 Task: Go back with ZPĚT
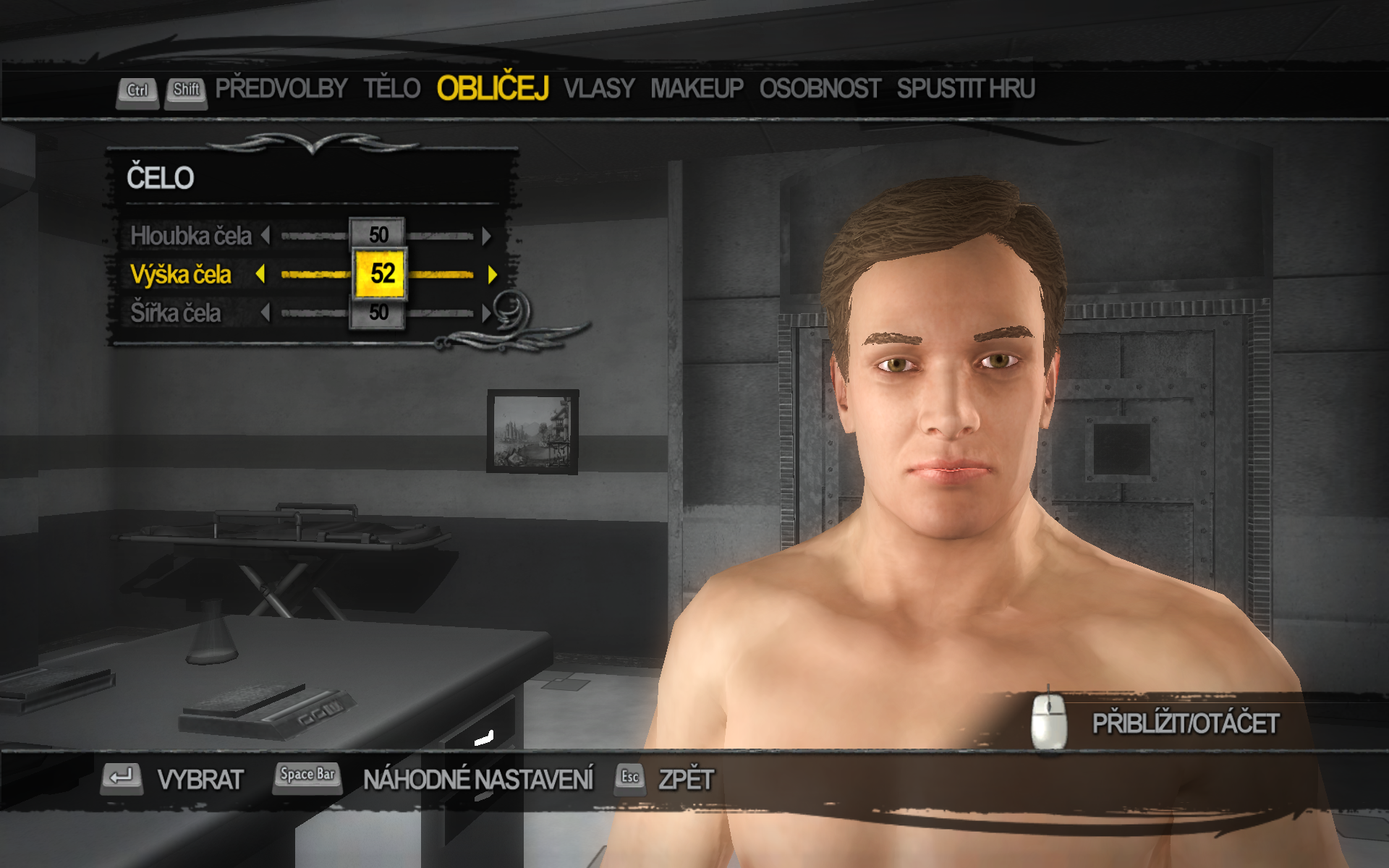coord(685,780)
